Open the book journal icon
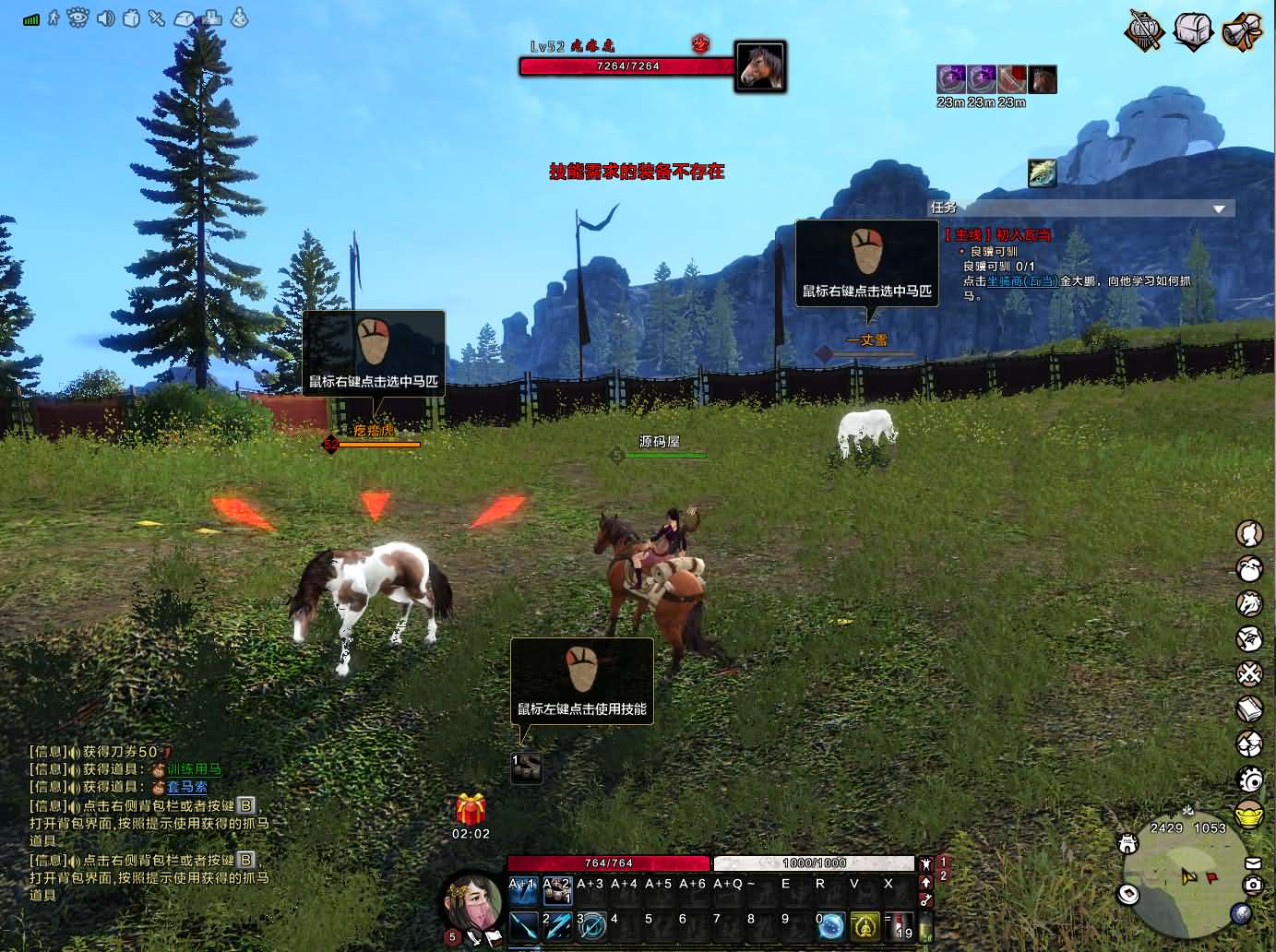The width and height of the screenshot is (1276, 952). [x=1249, y=708]
